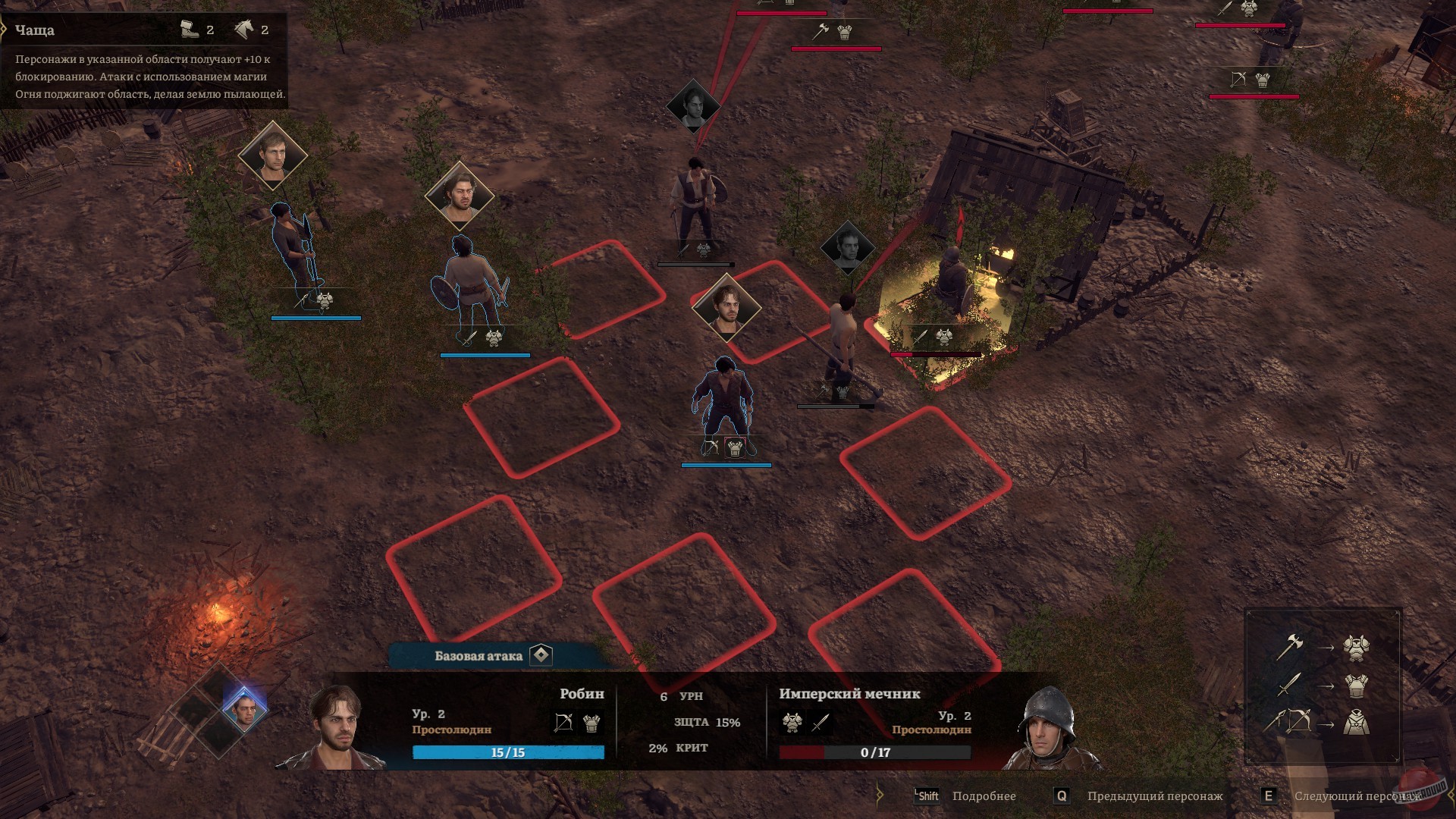
Task: Click Robin's blue 15/15 health bar
Action: pos(508,752)
